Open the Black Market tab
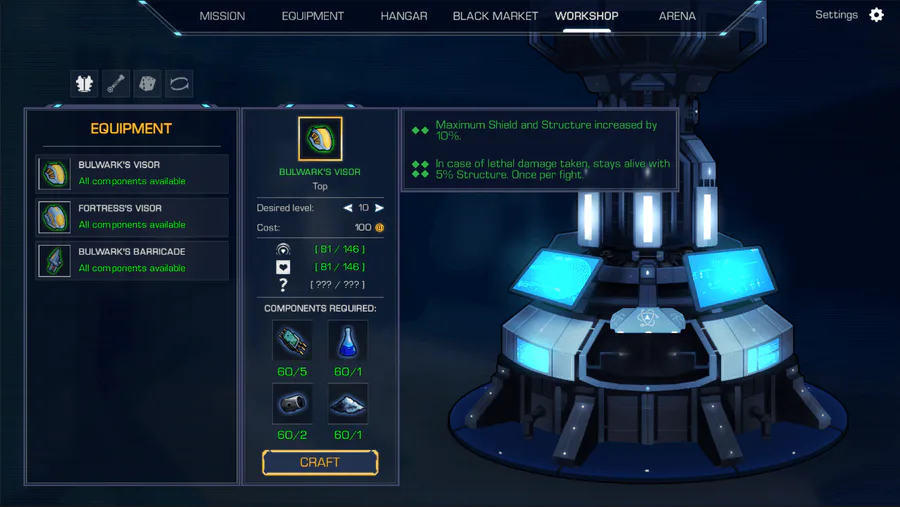 click(495, 16)
